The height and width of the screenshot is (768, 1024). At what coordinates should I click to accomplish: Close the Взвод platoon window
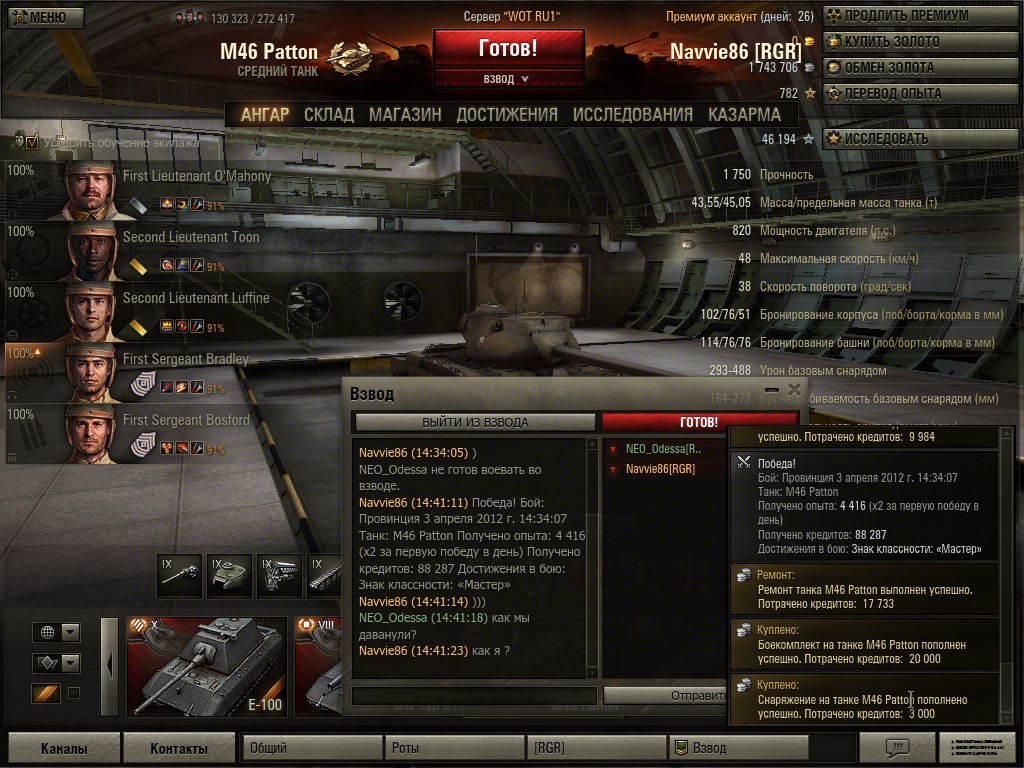pos(794,390)
